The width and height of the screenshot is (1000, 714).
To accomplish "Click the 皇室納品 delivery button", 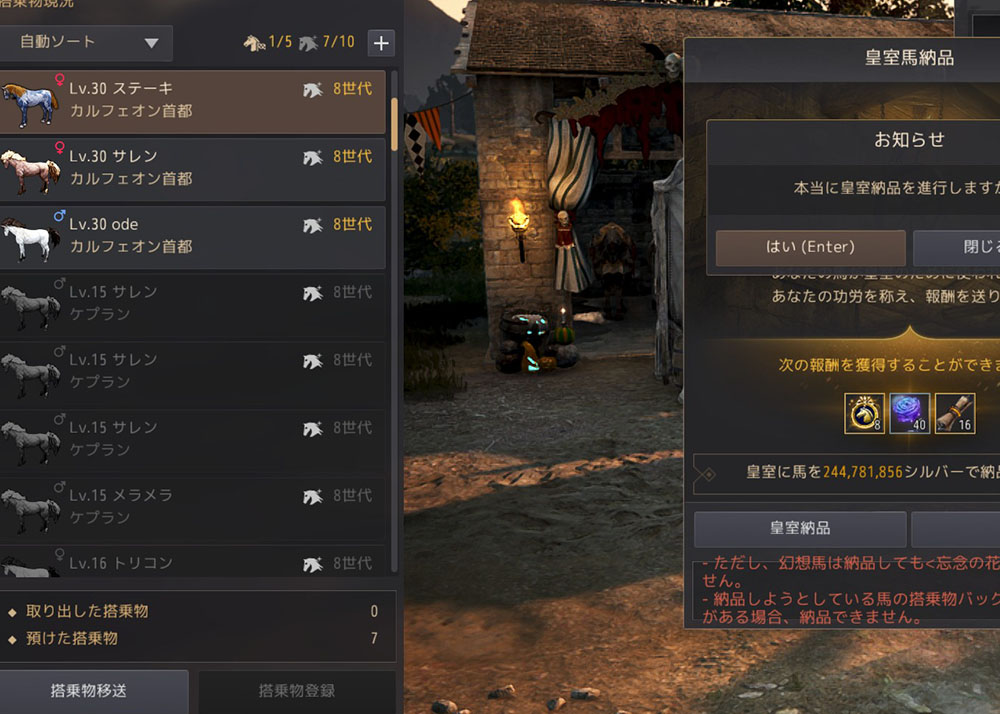I will coord(799,528).
